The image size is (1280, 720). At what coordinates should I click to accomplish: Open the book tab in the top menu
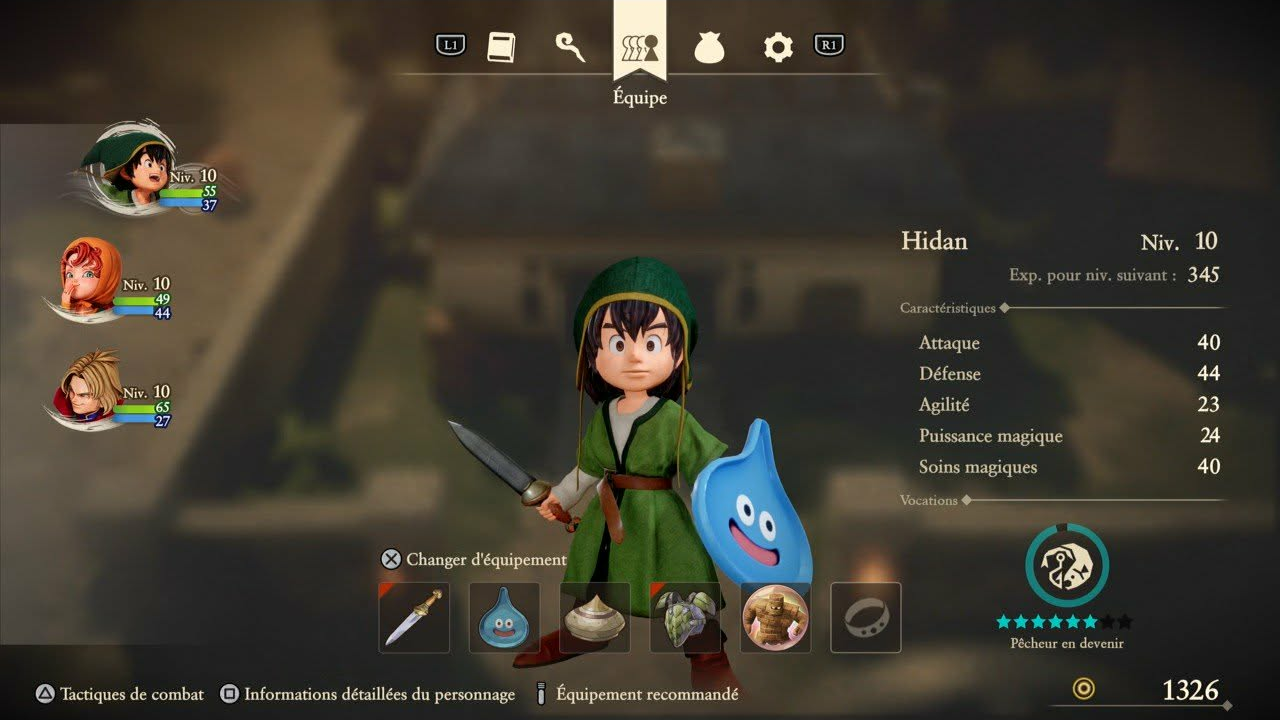pyautogui.click(x=501, y=47)
